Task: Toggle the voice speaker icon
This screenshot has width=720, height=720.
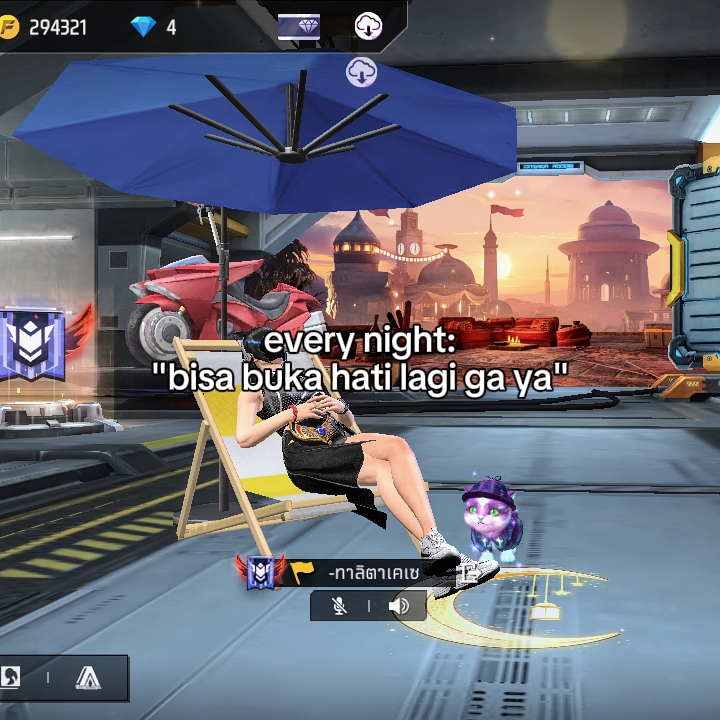Action: coord(399,606)
